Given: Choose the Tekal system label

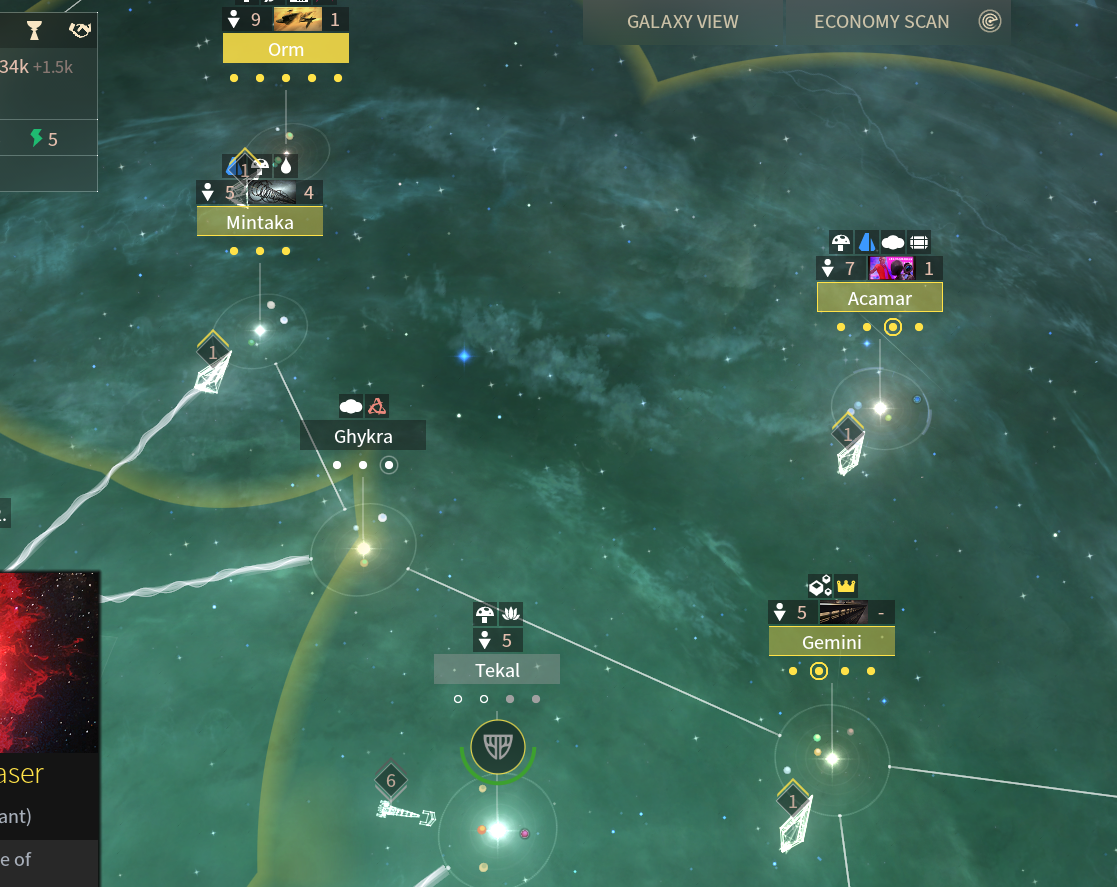Looking at the screenshot, I should coord(497,670).
